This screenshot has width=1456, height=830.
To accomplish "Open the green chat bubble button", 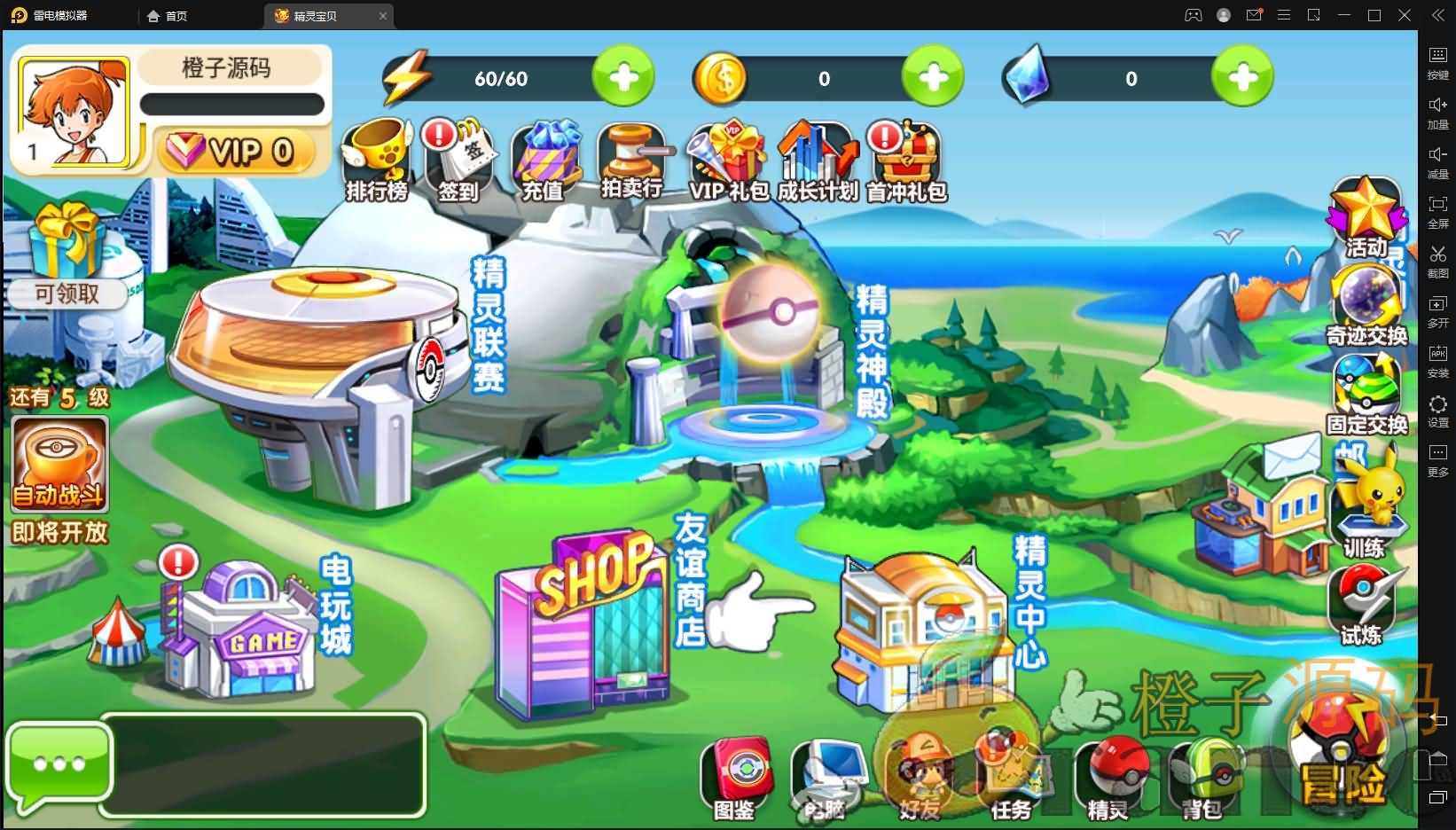I will click(59, 763).
